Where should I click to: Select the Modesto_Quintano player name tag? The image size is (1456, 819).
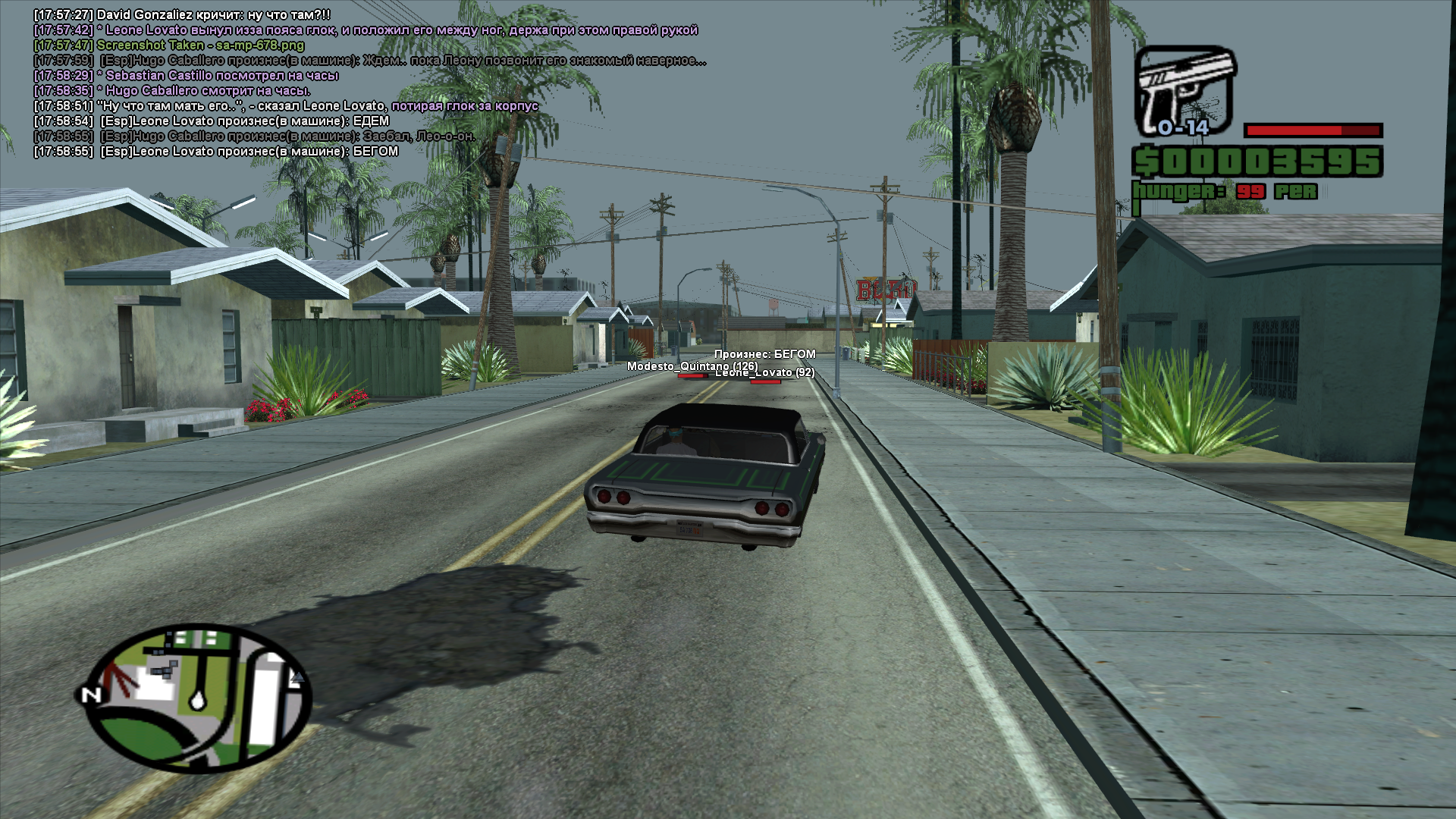coord(691,366)
